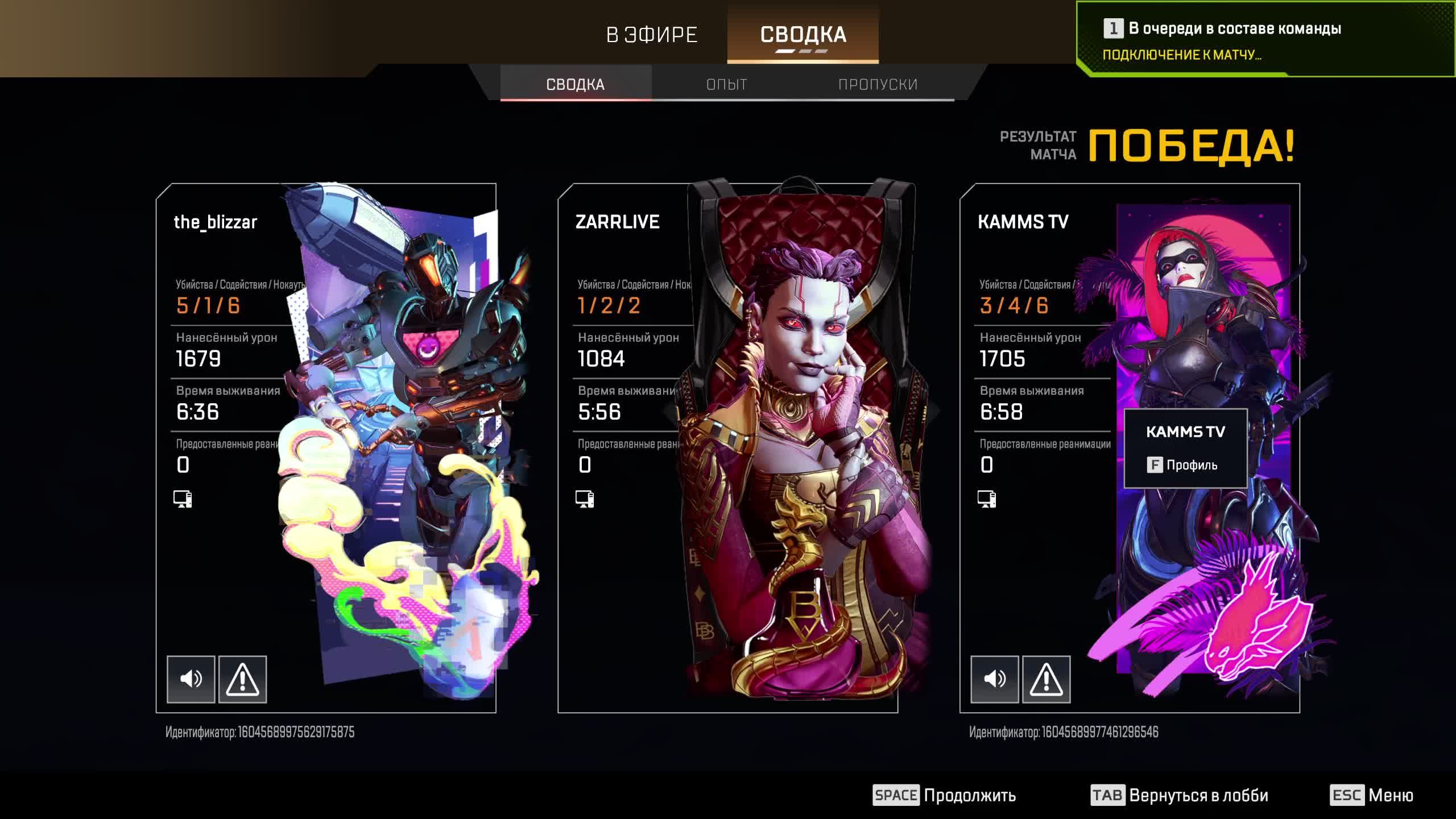Select the СВОДКА sub-tab

point(574,84)
